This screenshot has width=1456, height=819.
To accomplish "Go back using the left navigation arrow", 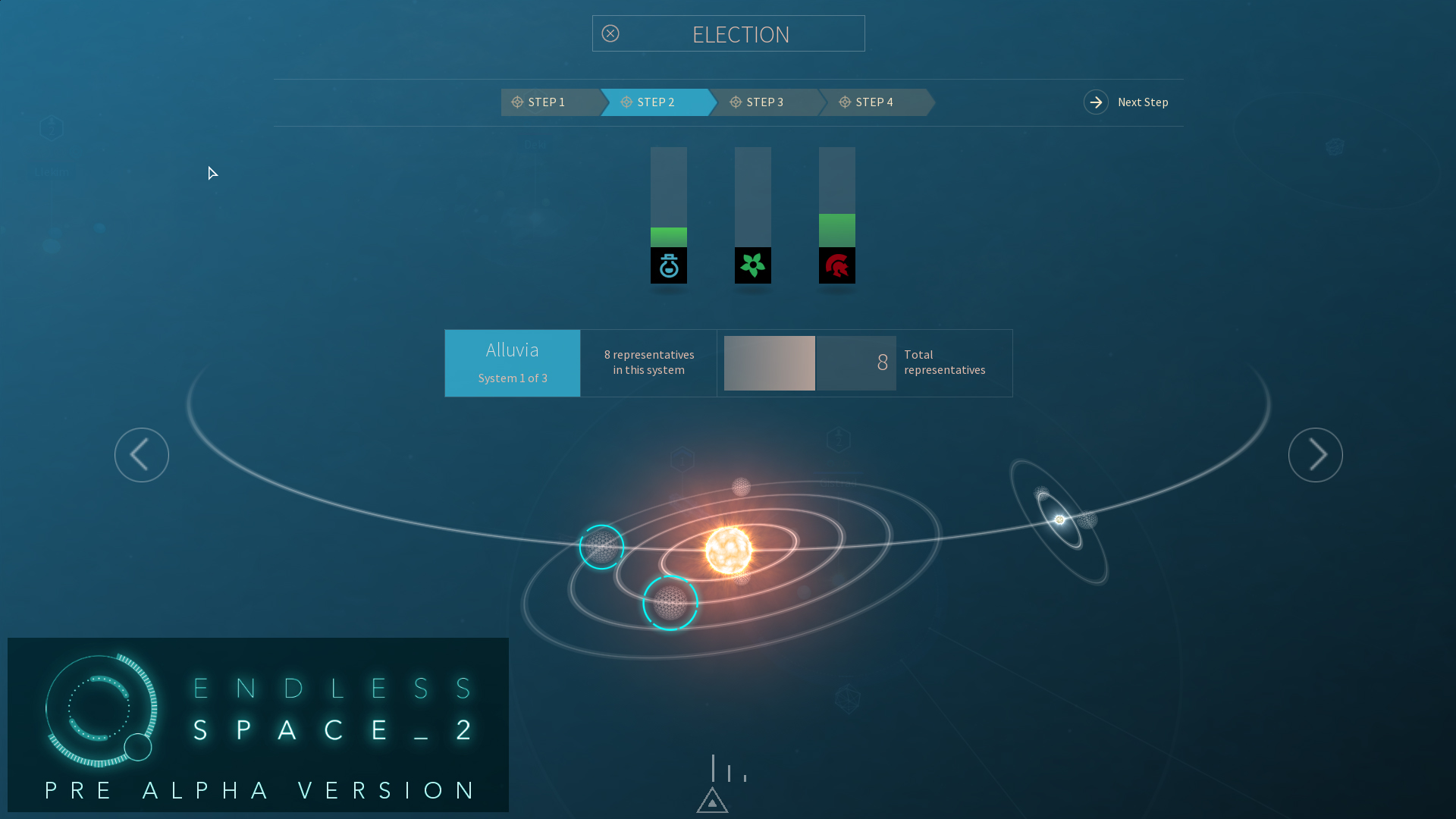I will (141, 454).
